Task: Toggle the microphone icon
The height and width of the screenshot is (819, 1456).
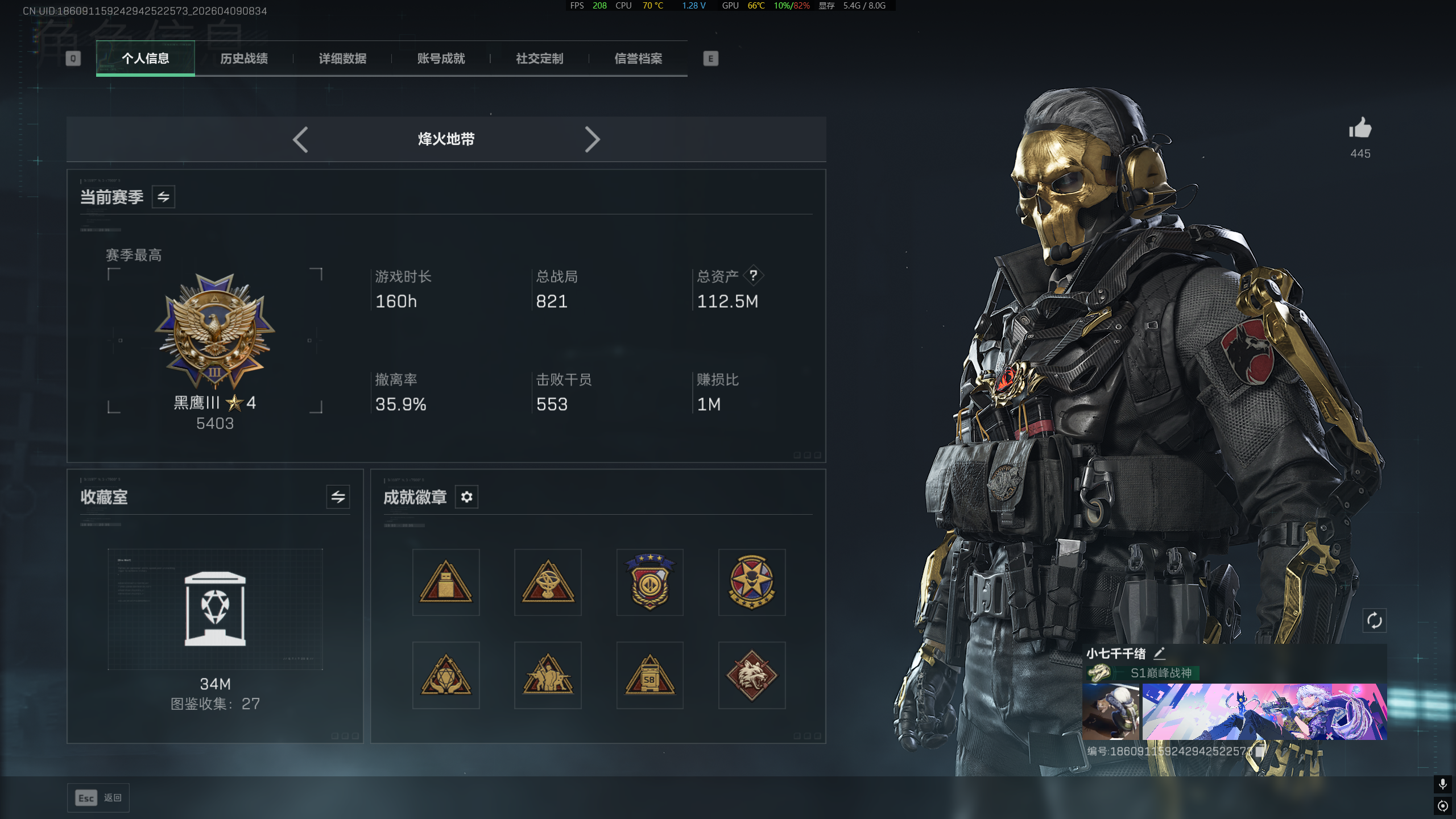Action: (1442, 784)
